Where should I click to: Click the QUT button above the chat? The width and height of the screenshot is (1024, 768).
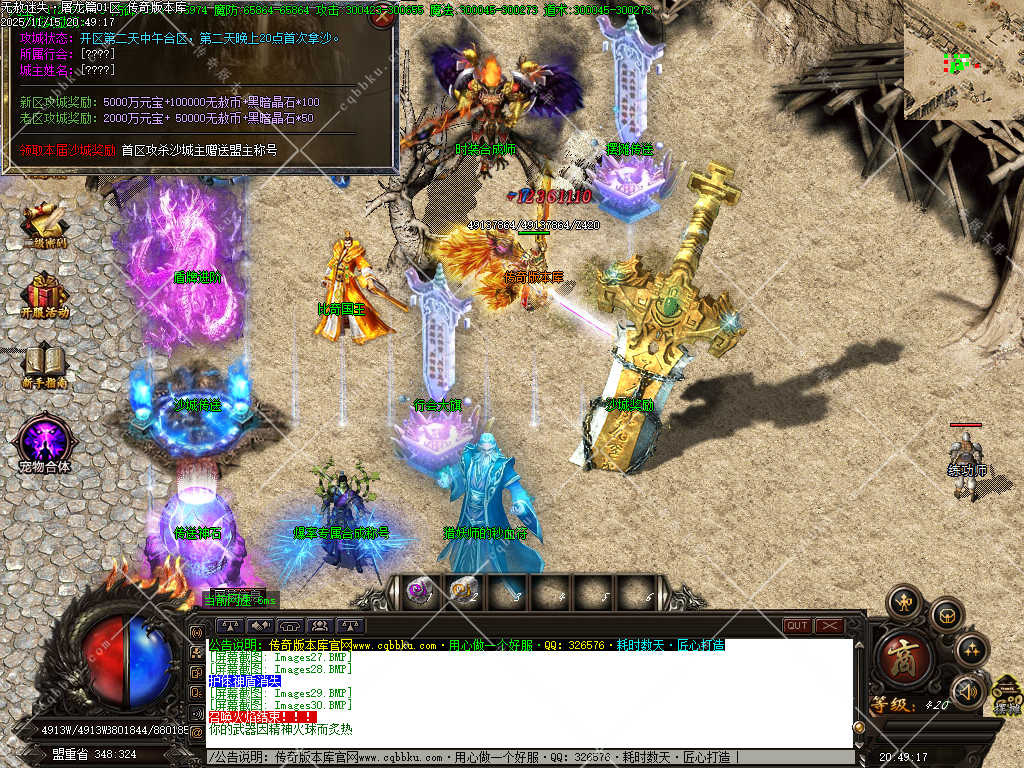click(x=797, y=626)
